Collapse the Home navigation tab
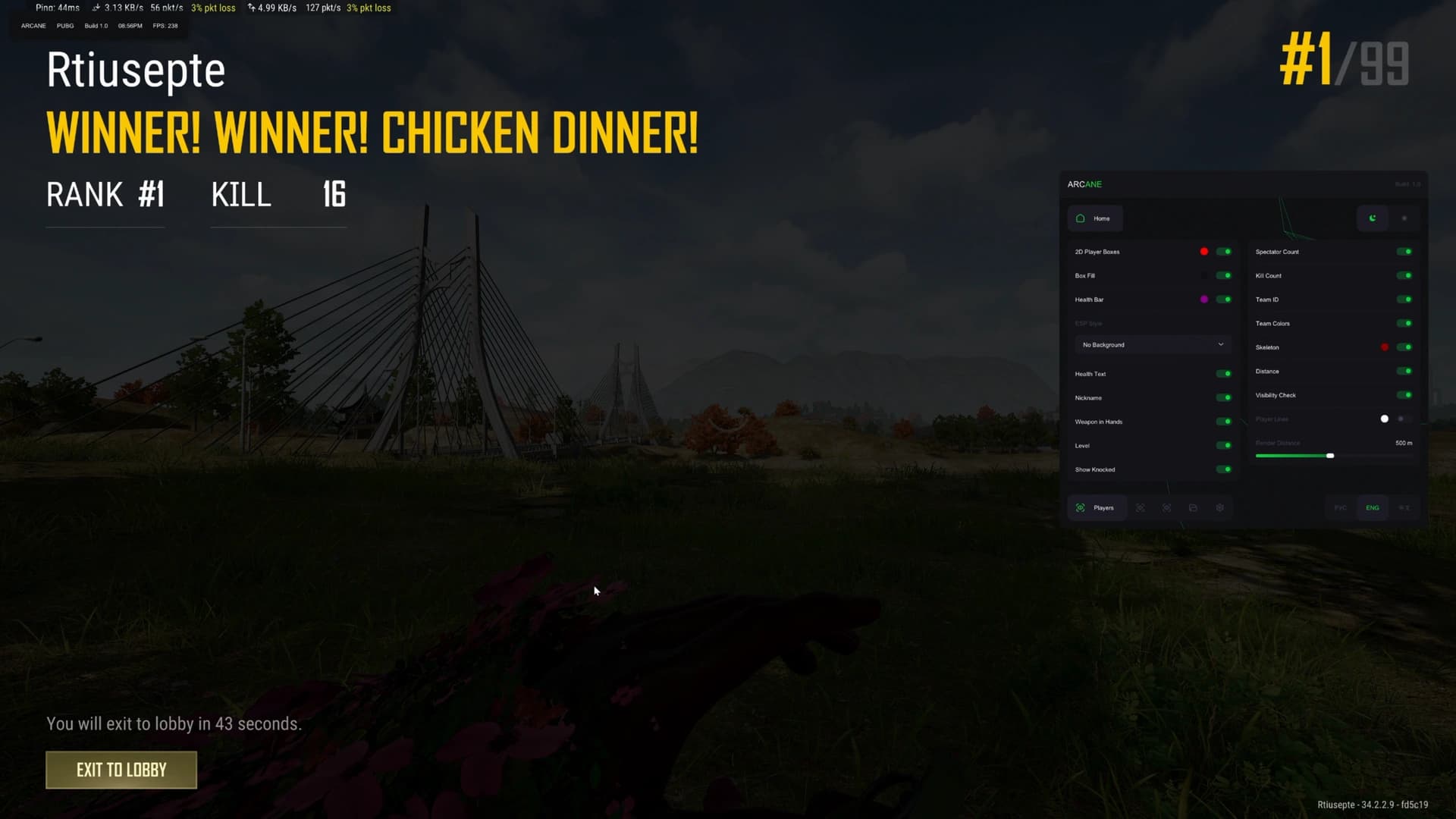 click(x=1095, y=218)
